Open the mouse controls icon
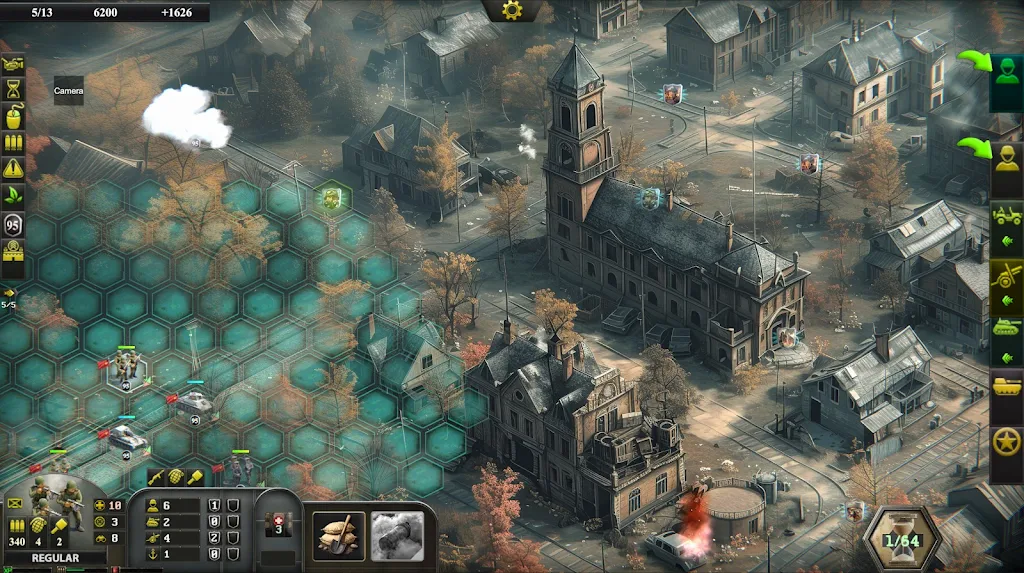 [x=13, y=116]
